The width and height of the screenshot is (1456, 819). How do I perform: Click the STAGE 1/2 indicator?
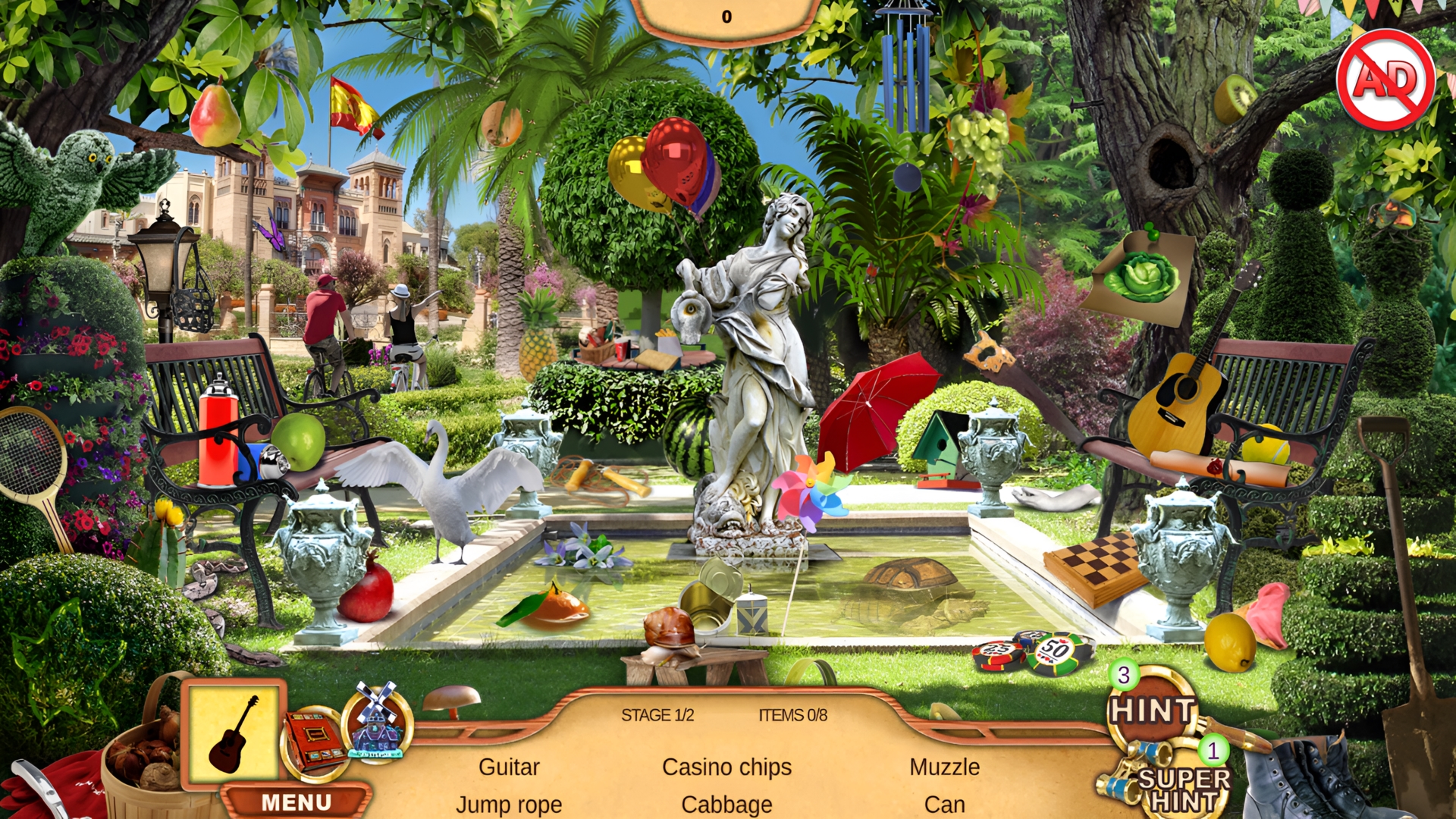click(x=659, y=716)
